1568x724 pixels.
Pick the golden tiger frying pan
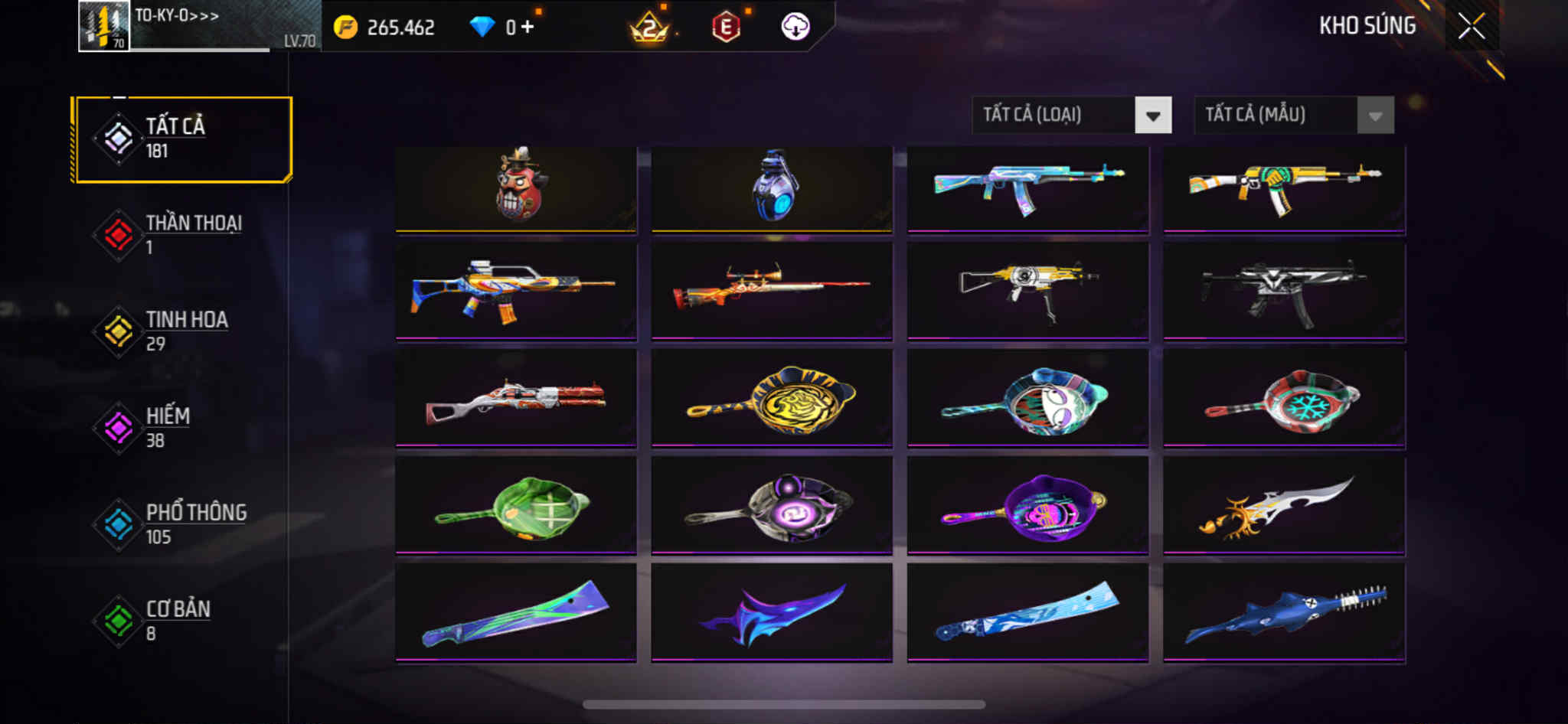[x=772, y=398]
